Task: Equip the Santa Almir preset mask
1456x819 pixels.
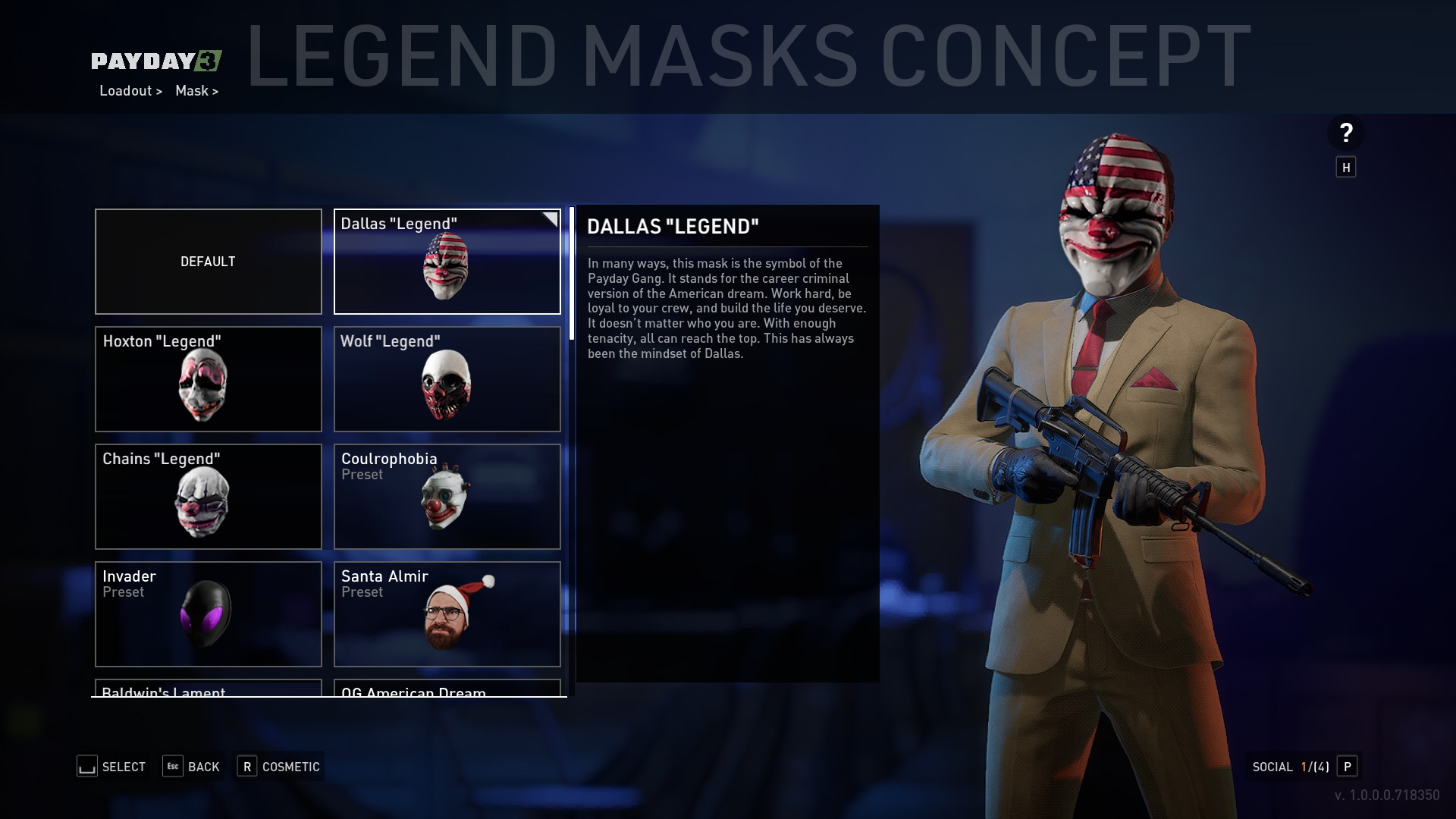Action: coord(447,614)
